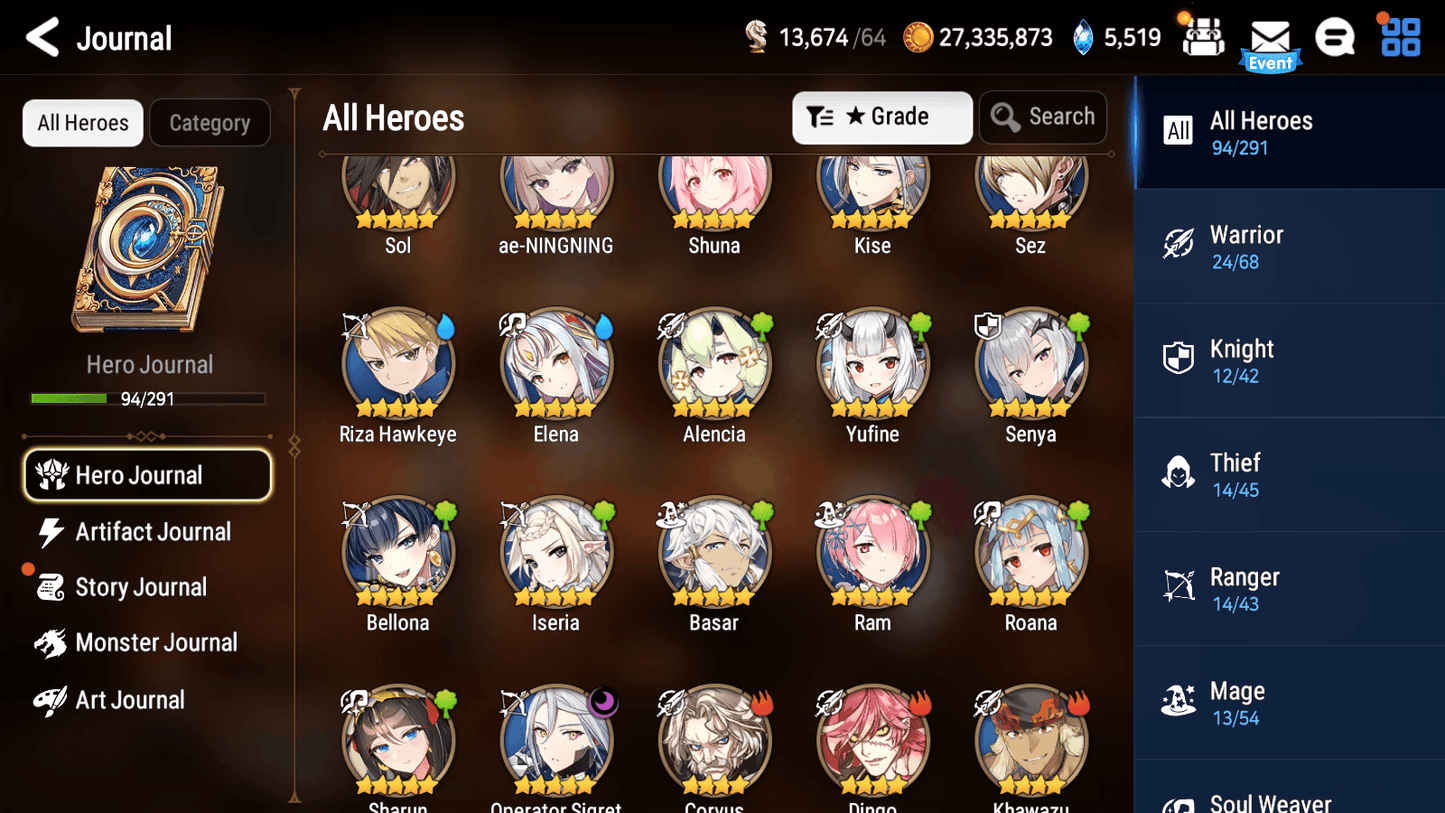This screenshot has height=813, width=1445.
Task: Select the Ranger class filter icon
Action: (x=1179, y=587)
